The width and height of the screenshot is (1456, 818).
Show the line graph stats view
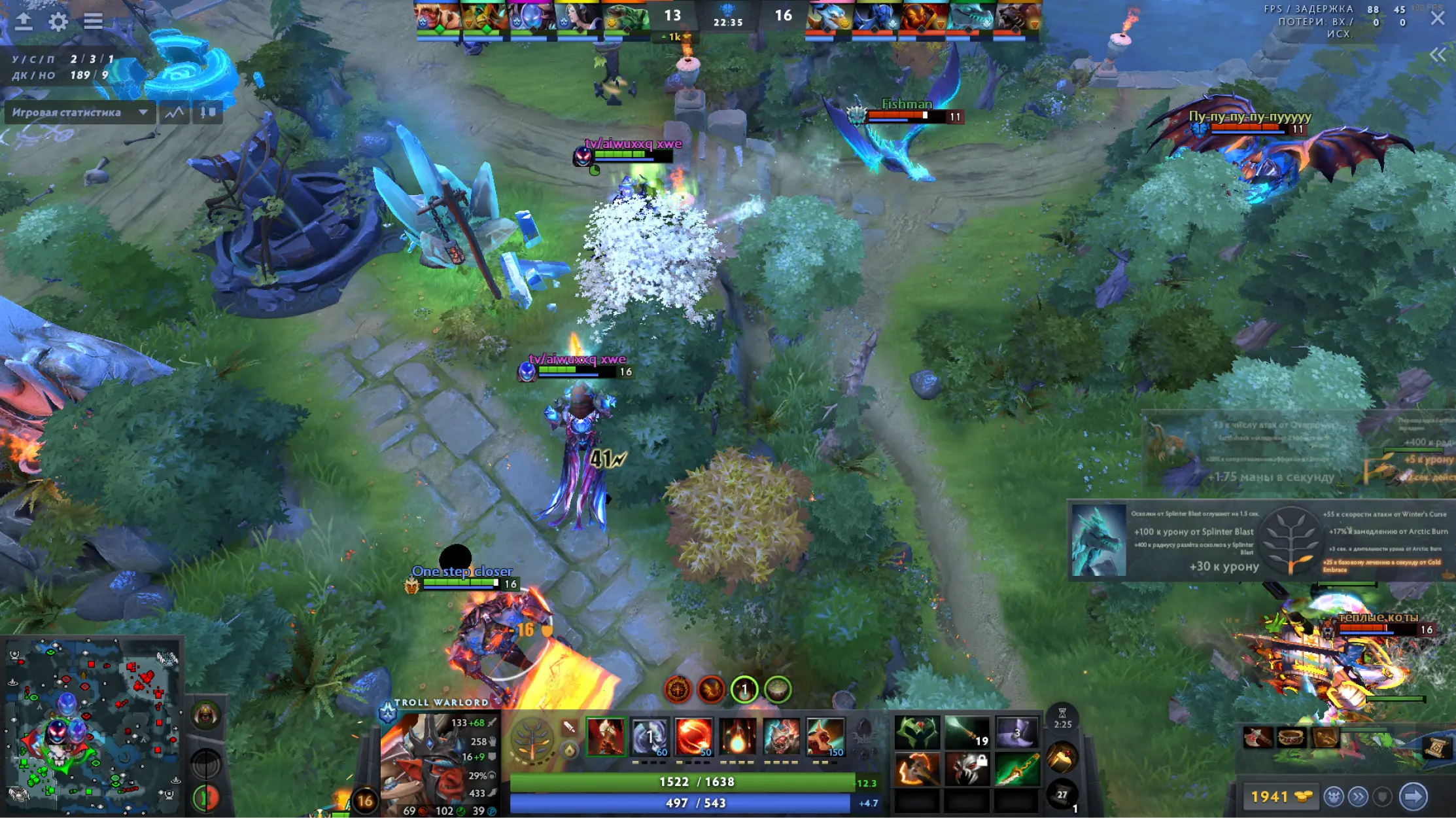click(174, 113)
